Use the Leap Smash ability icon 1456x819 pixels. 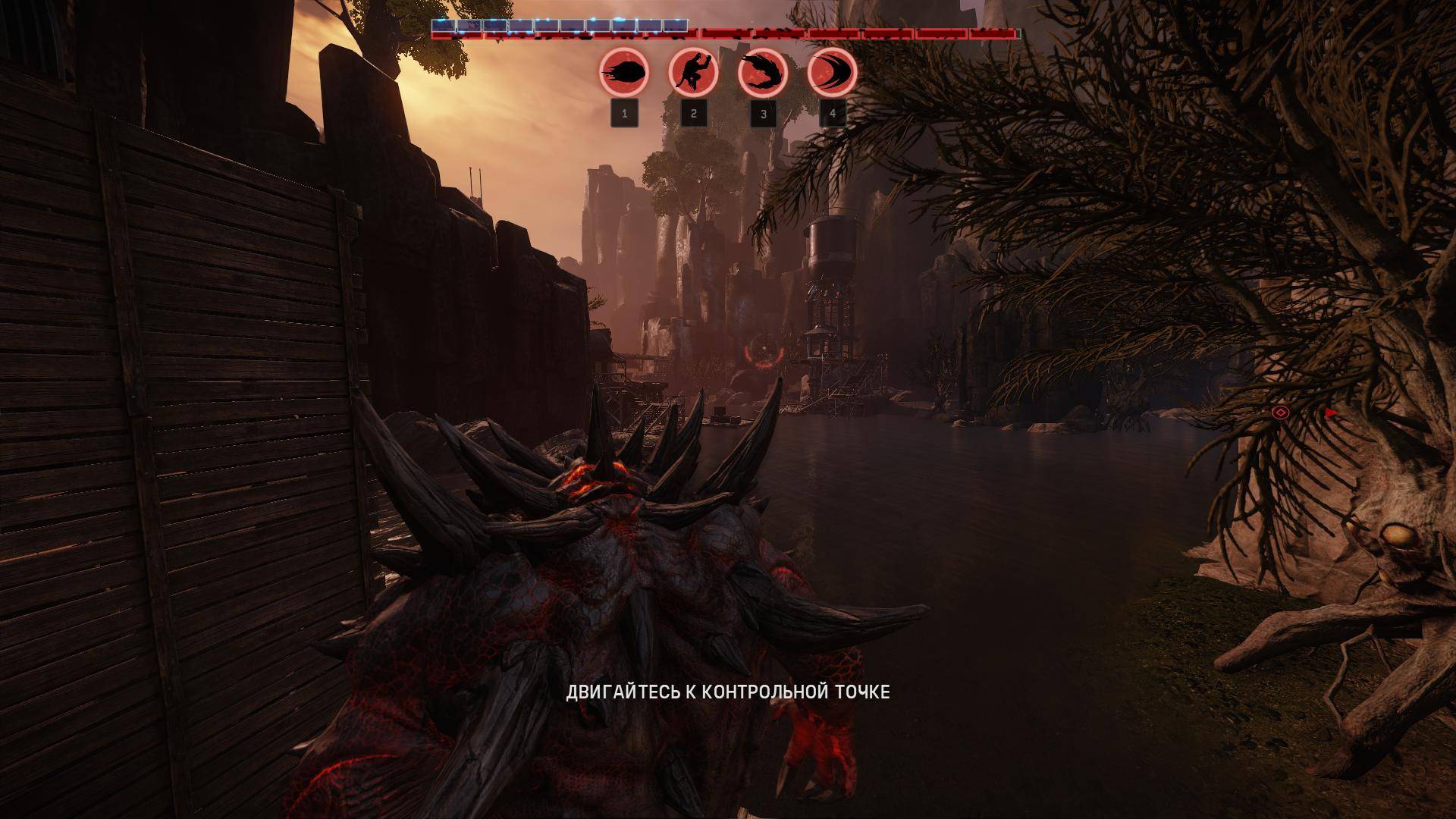click(x=693, y=73)
